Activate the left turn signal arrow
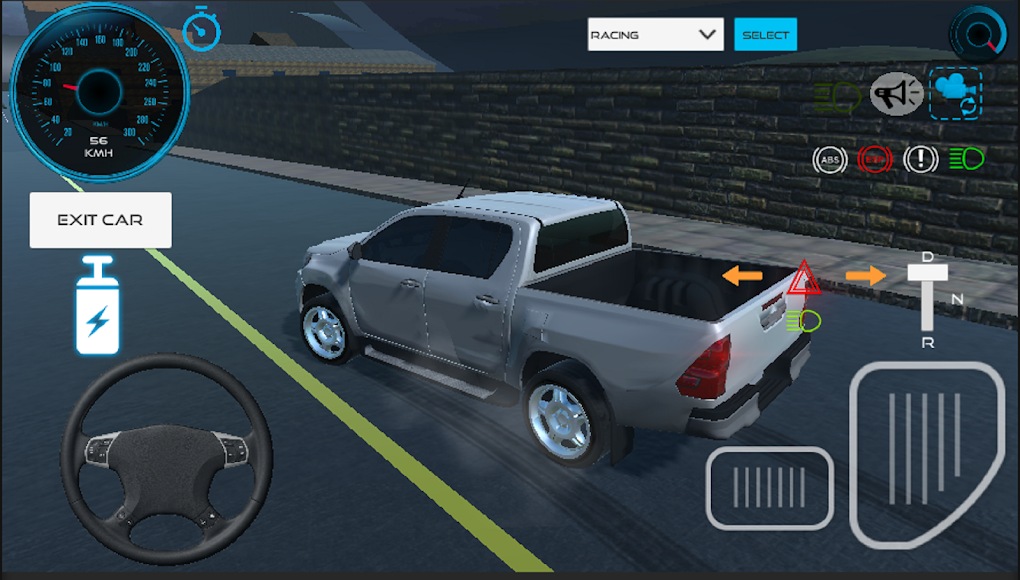The image size is (1020, 580). point(743,275)
